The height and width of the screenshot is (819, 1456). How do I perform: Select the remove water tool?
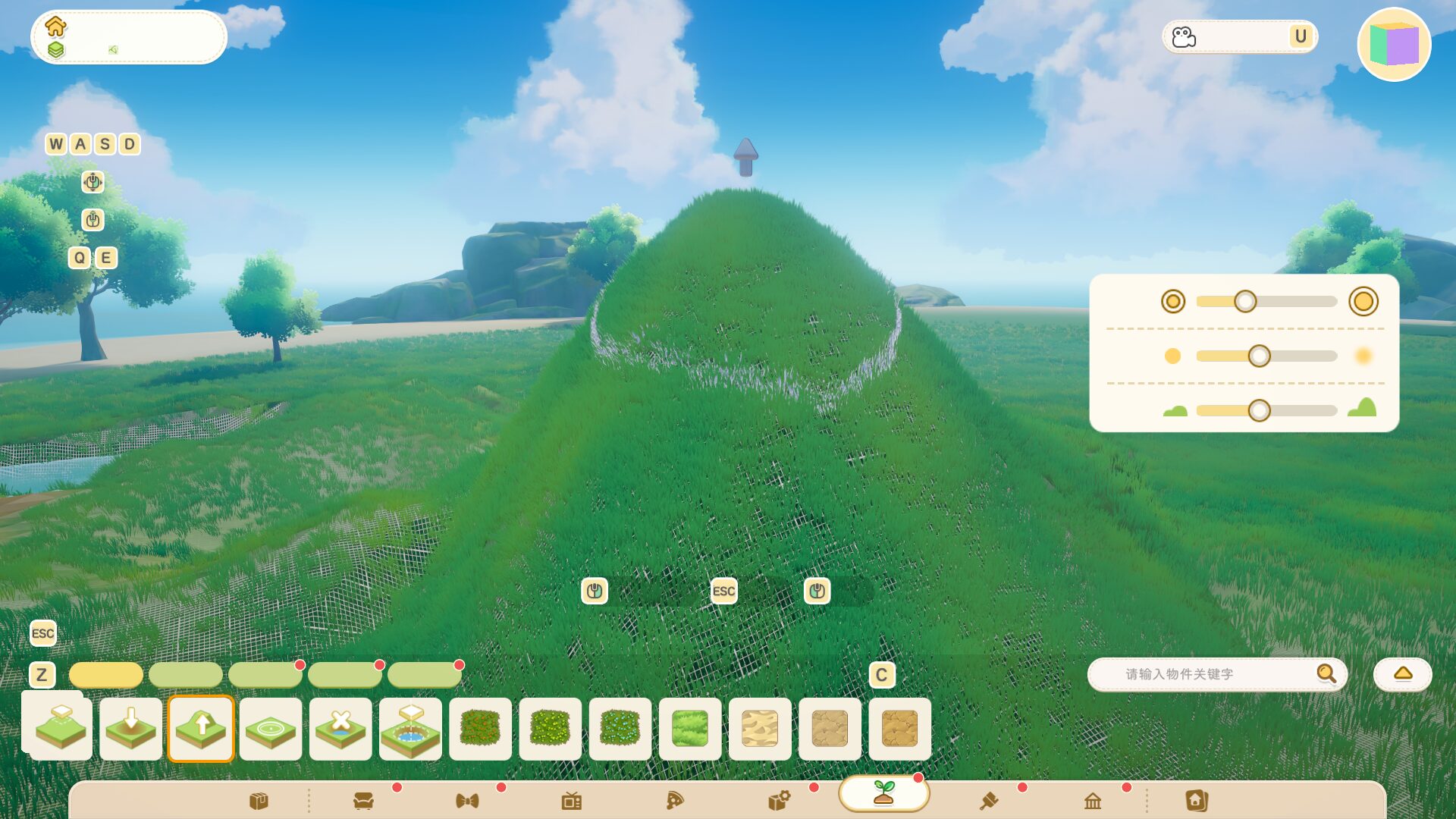tap(340, 729)
